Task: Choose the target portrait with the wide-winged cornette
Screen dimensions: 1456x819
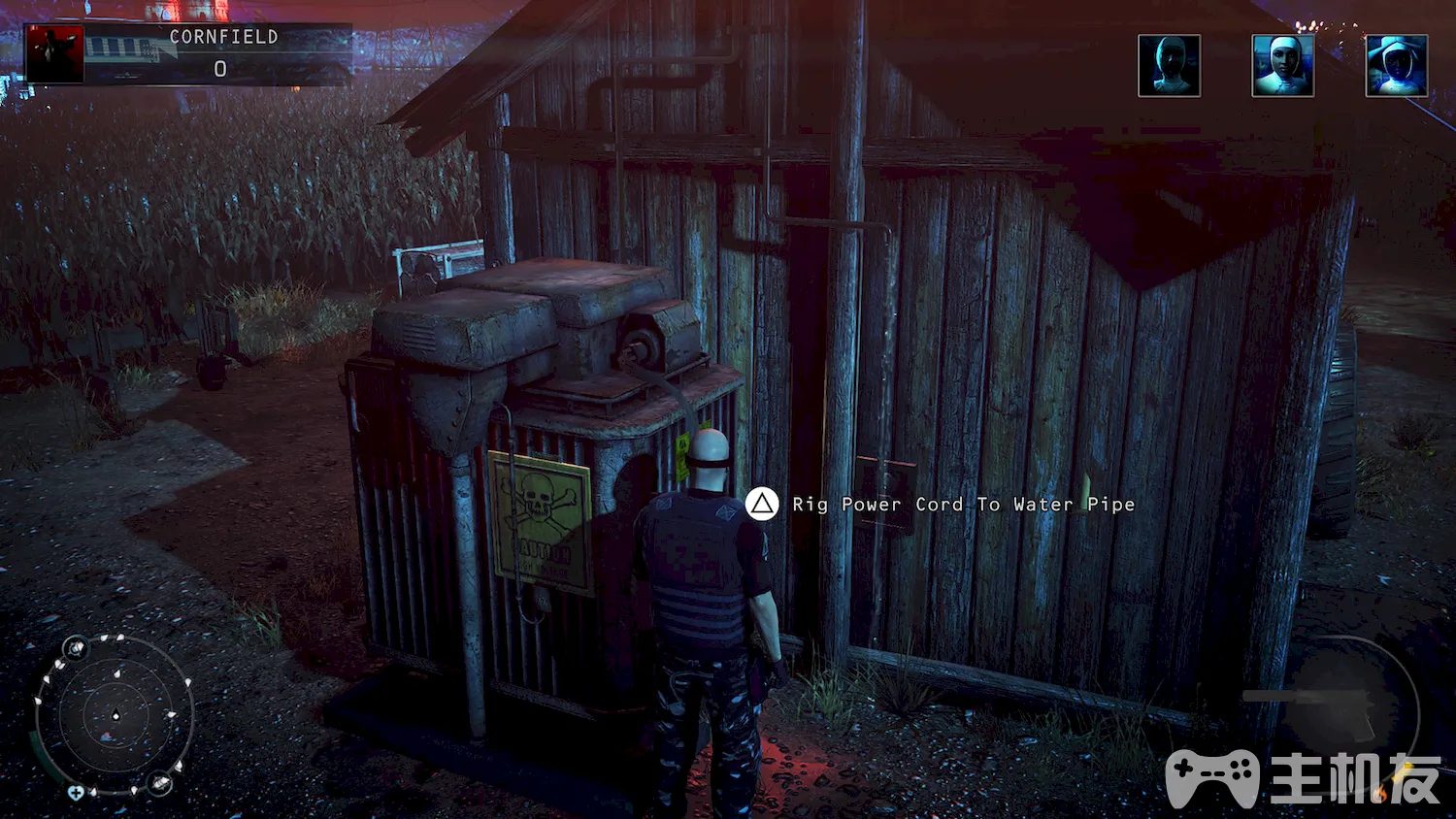Action: [x=1396, y=66]
